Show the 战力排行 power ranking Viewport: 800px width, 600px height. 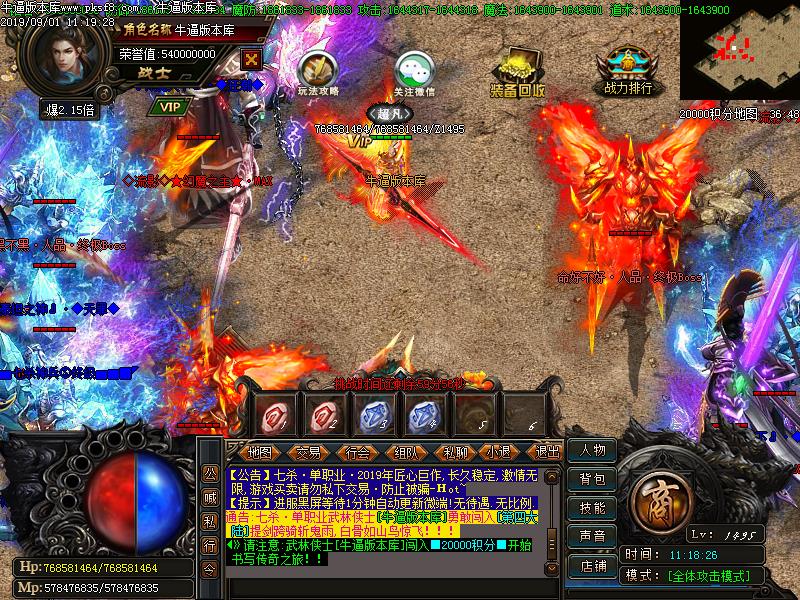pyautogui.click(x=628, y=70)
